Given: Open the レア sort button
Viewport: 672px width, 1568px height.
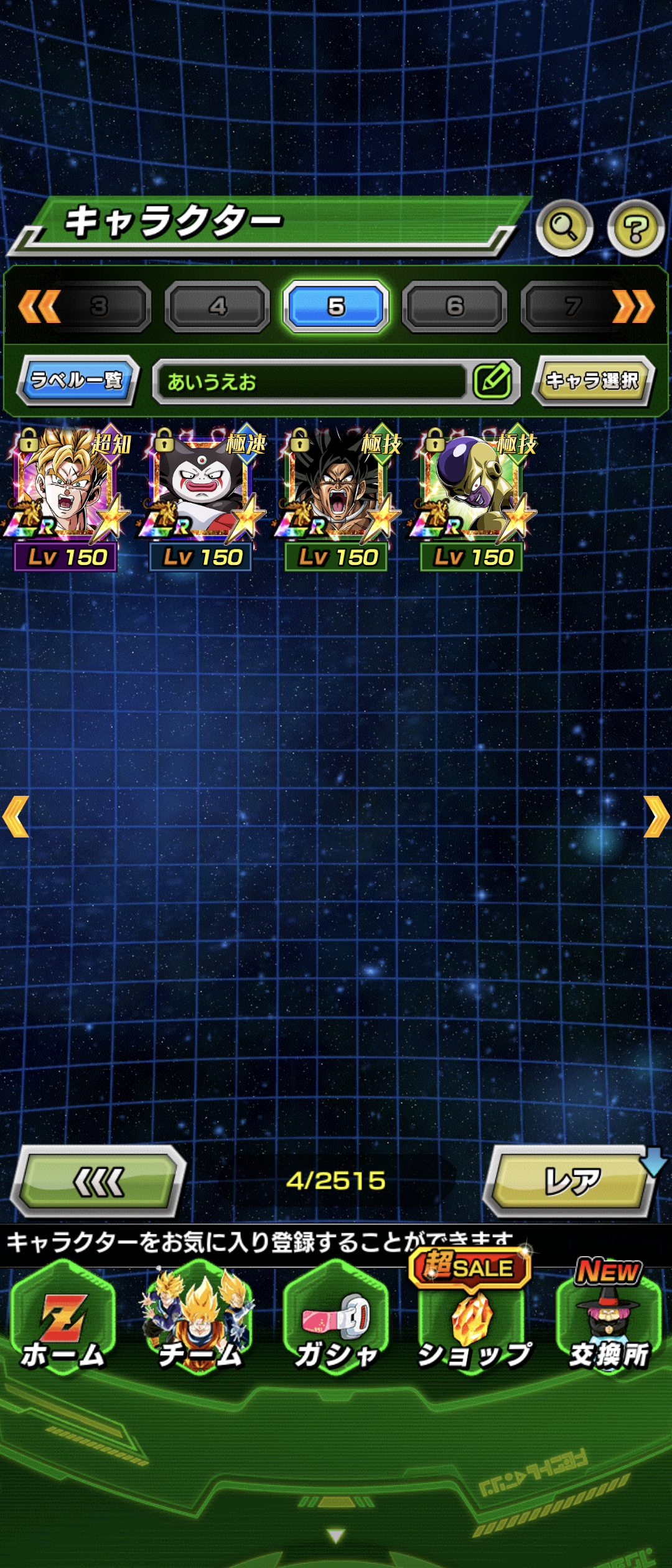Looking at the screenshot, I should pos(571,1182).
